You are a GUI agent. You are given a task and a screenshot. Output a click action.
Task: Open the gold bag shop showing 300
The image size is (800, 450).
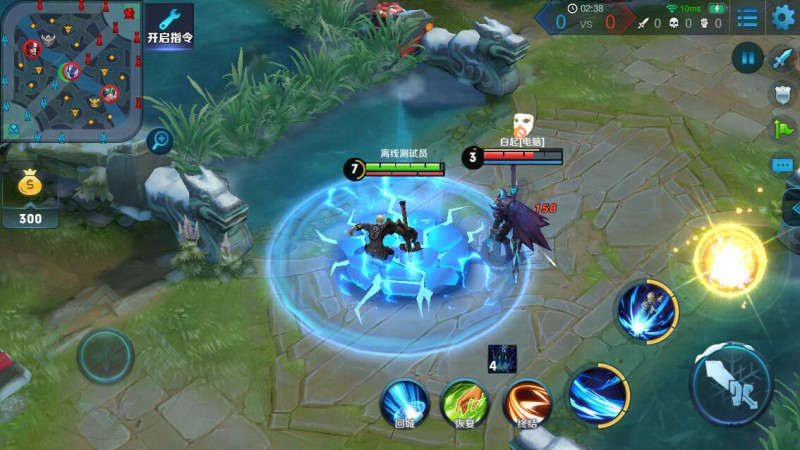[30, 197]
